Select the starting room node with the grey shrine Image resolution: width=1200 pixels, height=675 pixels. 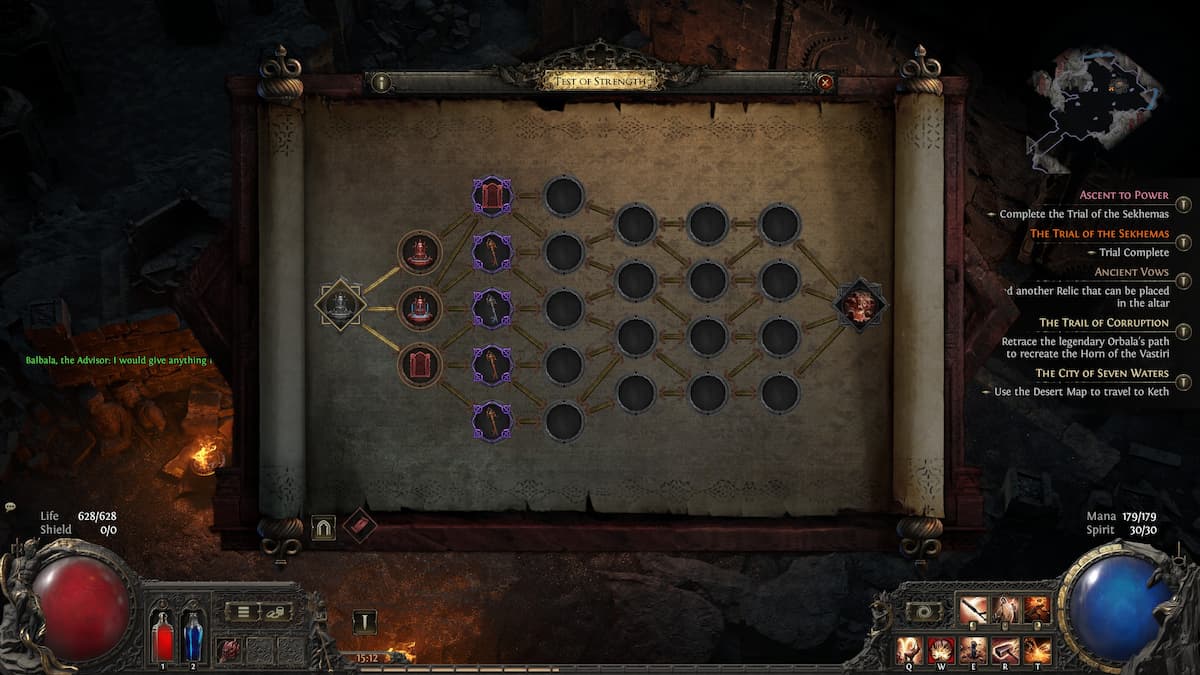(x=341, y=305)
